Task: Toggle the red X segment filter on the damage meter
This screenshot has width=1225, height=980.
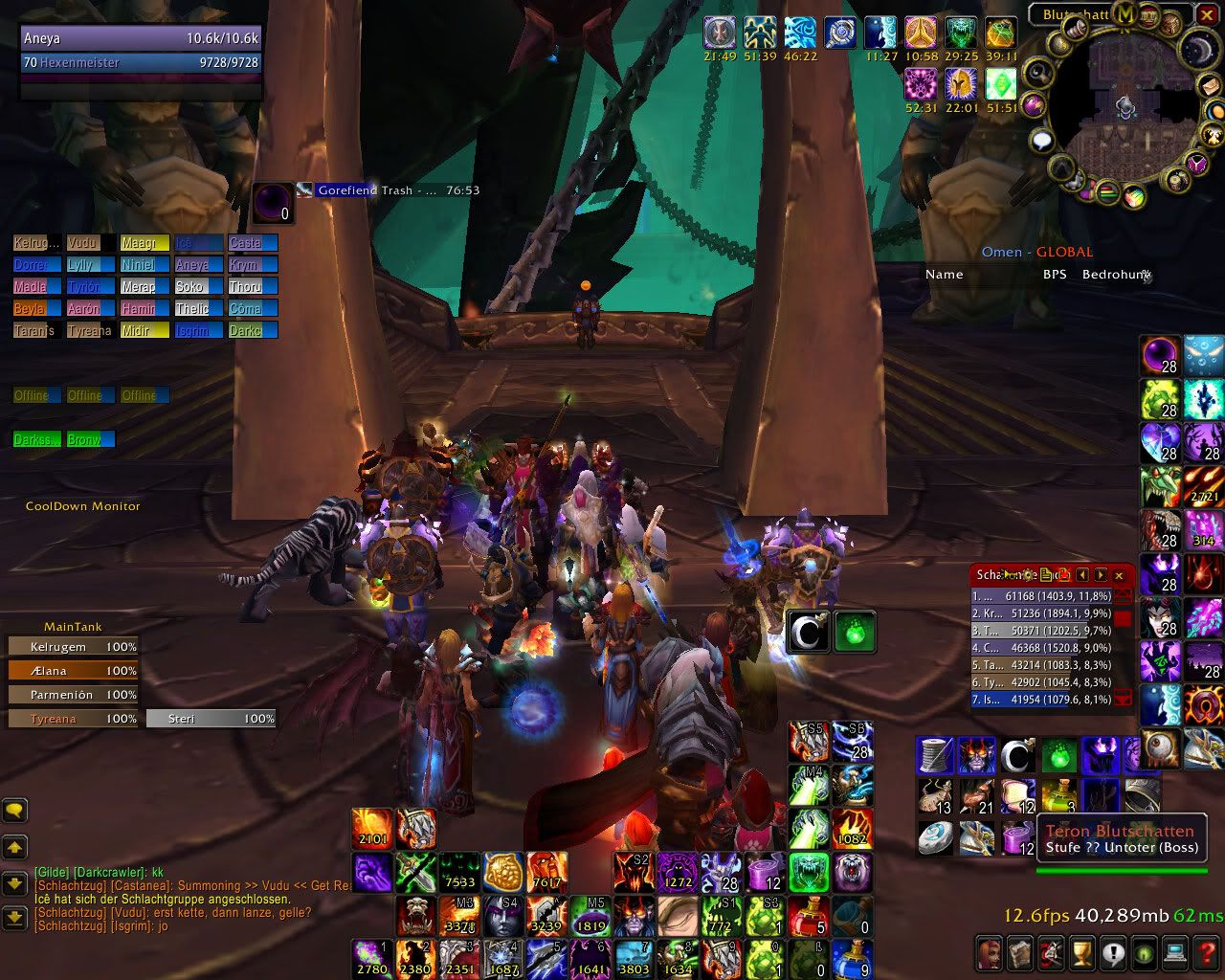Action: [1064, 574]
